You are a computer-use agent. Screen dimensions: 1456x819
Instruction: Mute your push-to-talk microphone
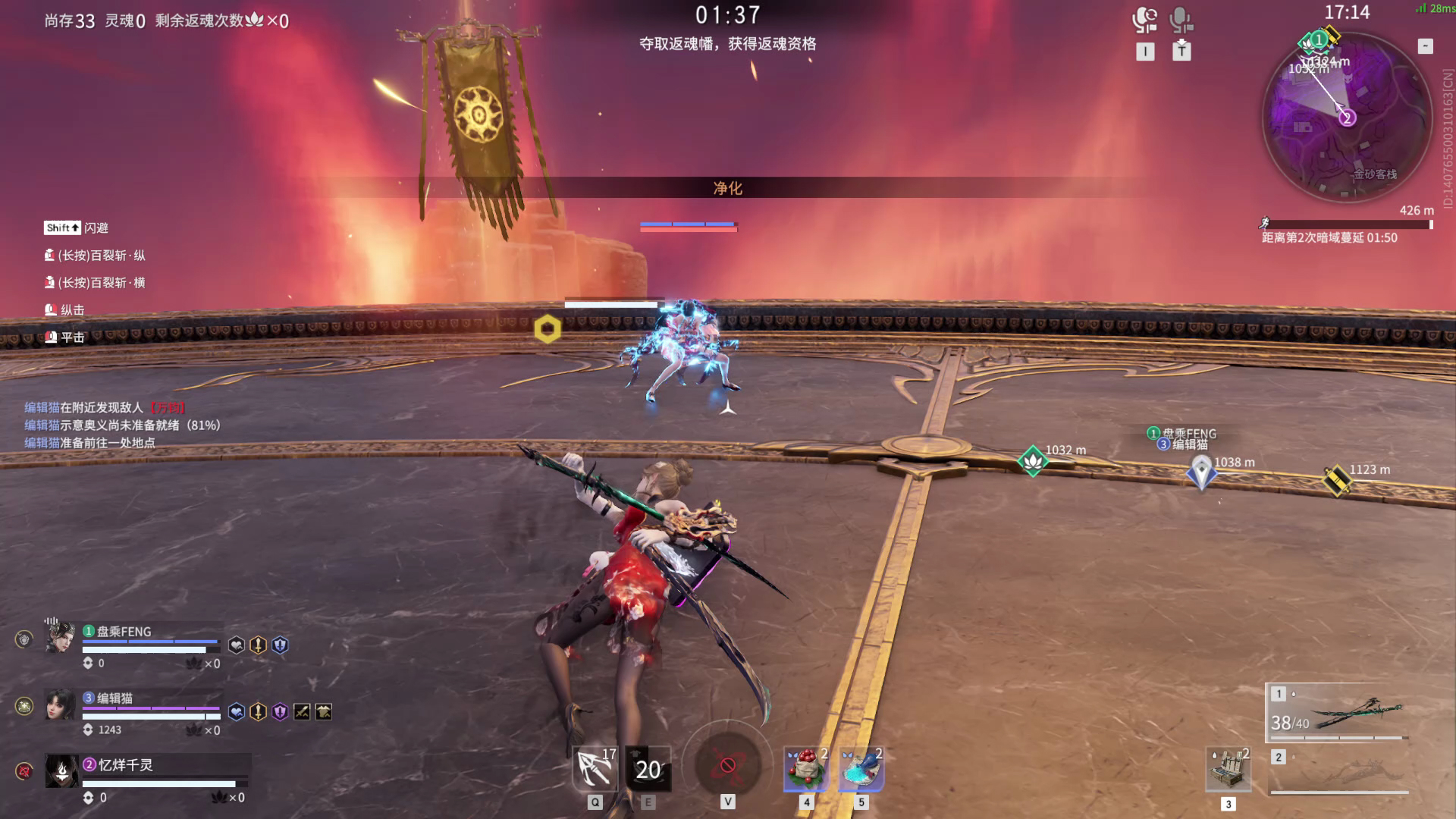click(1181, 20)
